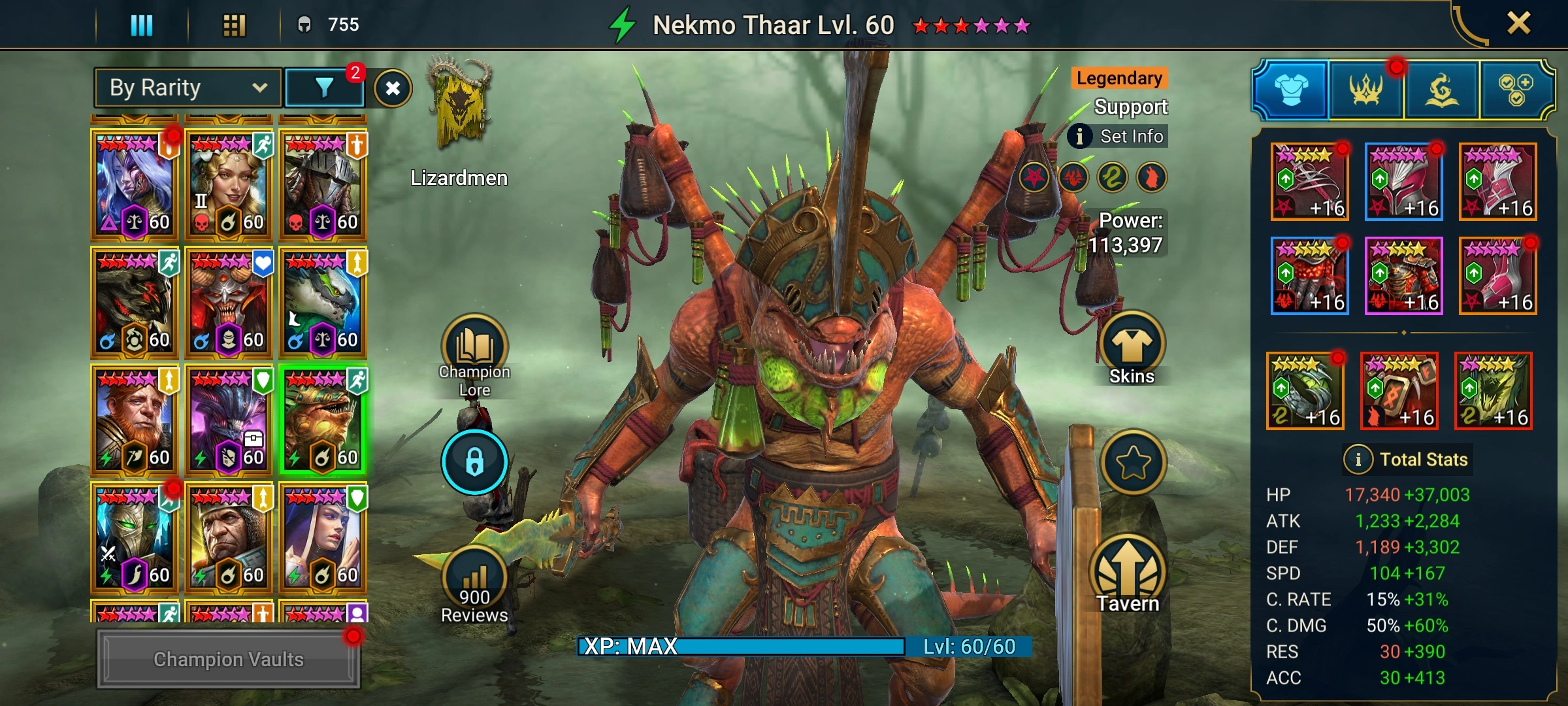This screenshot has height=706, width=1568.
Task: Go to the Tavern
Action: [x=1128, y=575]
